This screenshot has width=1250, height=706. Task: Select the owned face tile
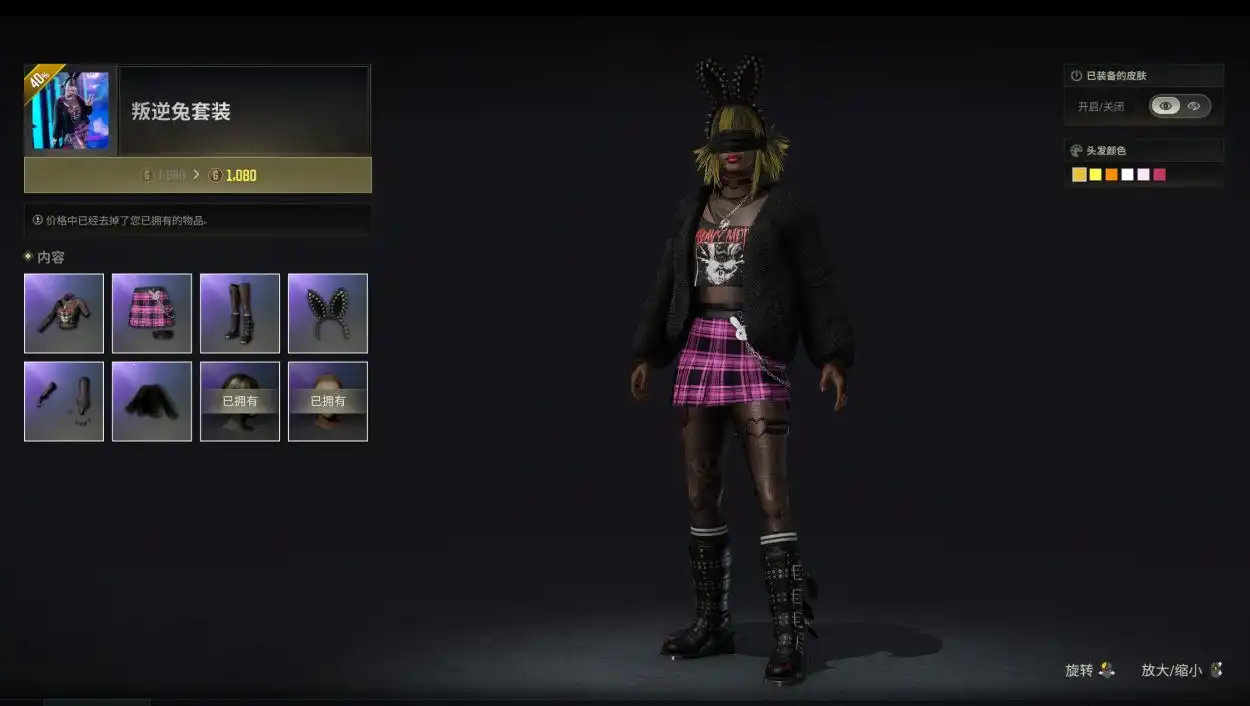pos(328,401)
